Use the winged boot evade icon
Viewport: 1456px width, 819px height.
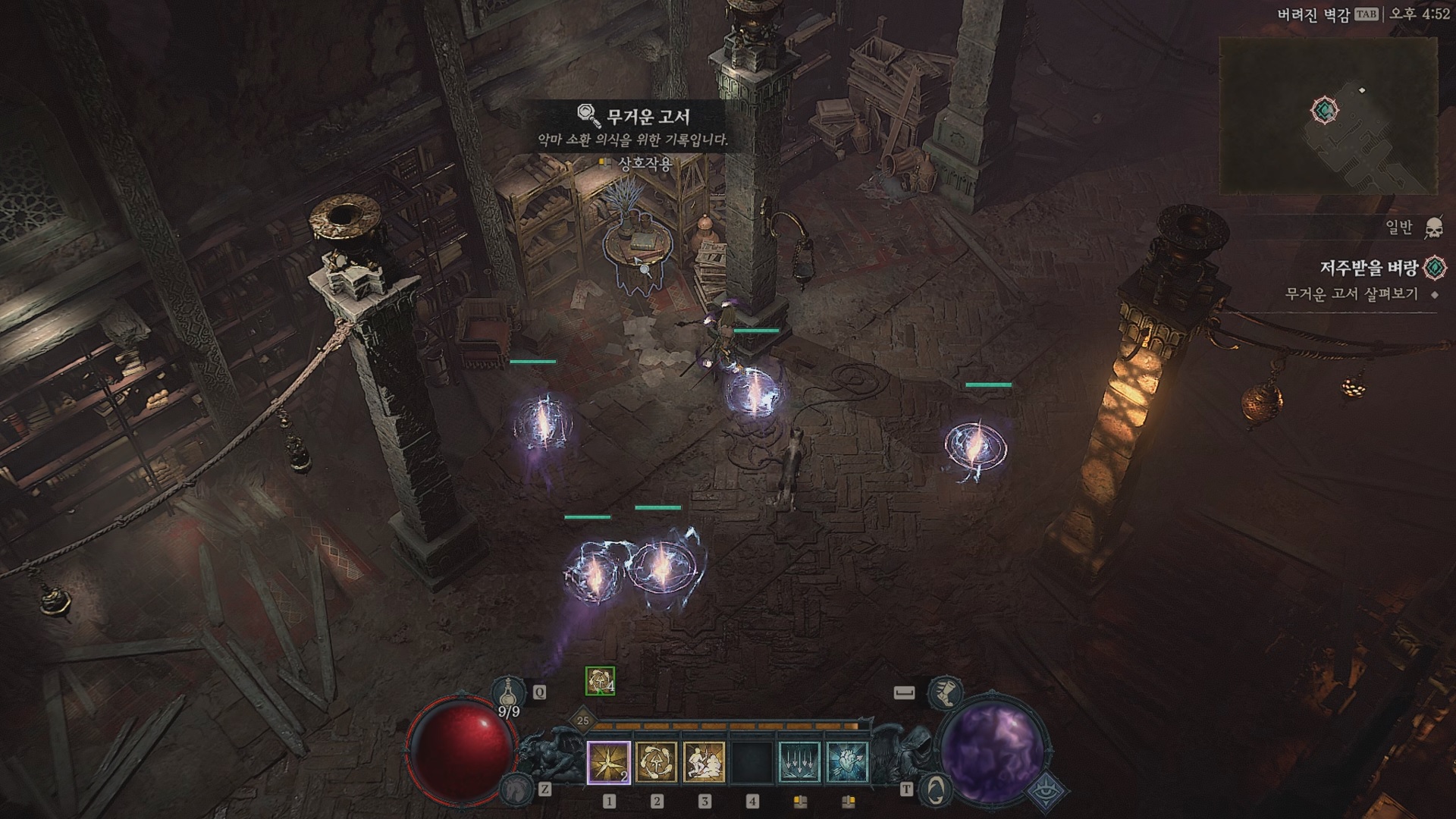(x=946, y=692)
